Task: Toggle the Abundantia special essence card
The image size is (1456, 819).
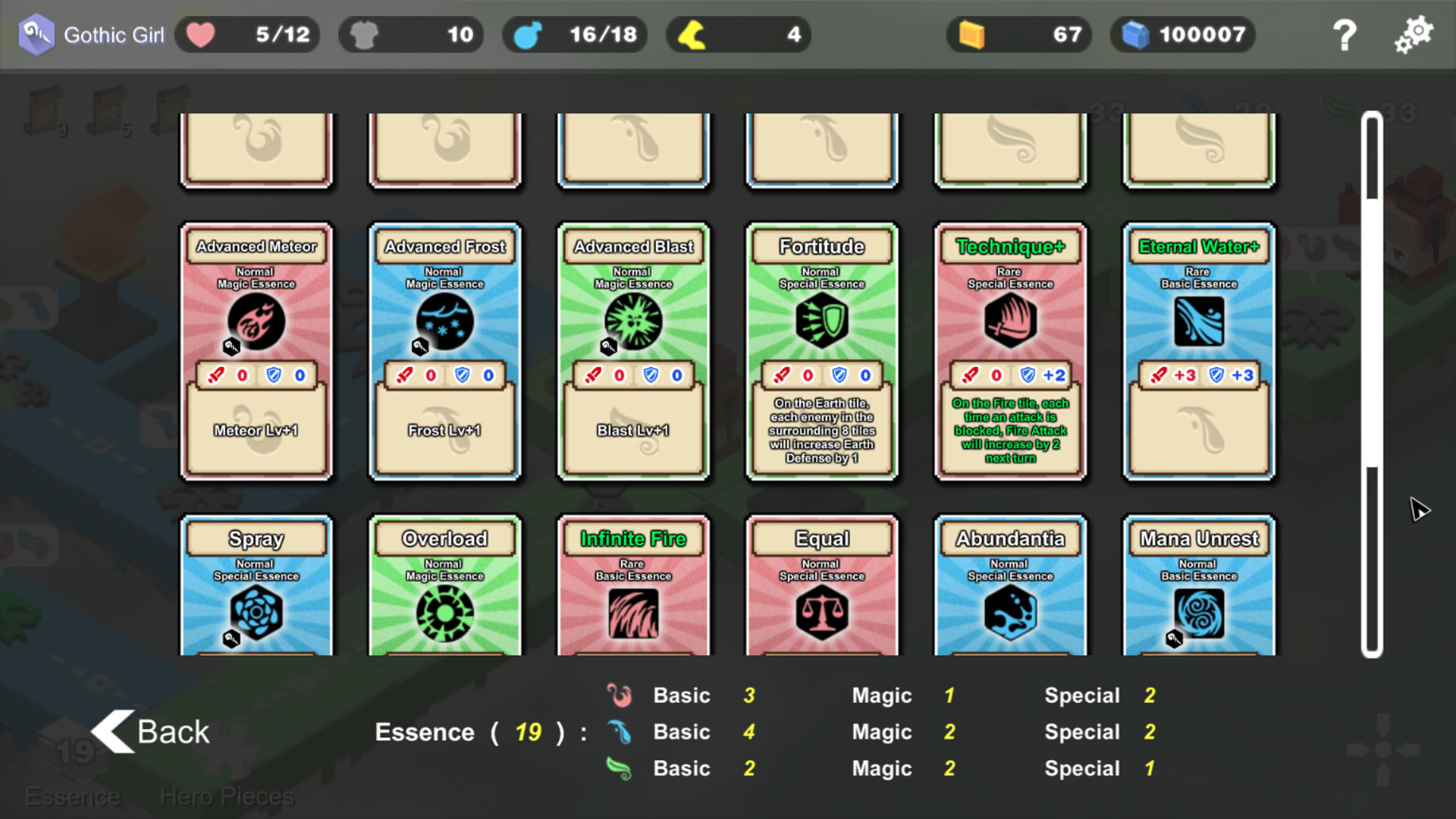Action: (1011, 591)
